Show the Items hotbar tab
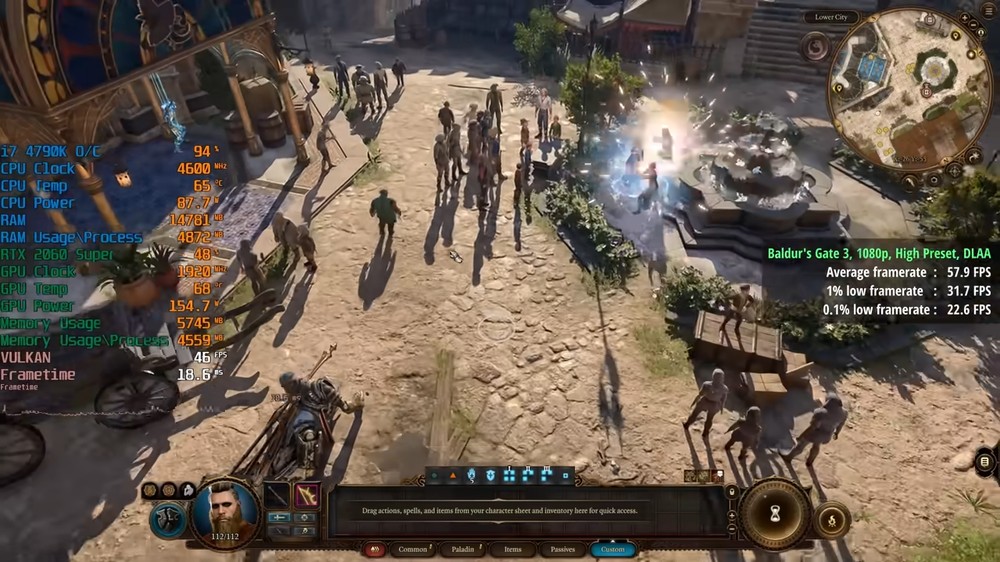The height and width of the screenshot is (562, 1000). [512, 549]
